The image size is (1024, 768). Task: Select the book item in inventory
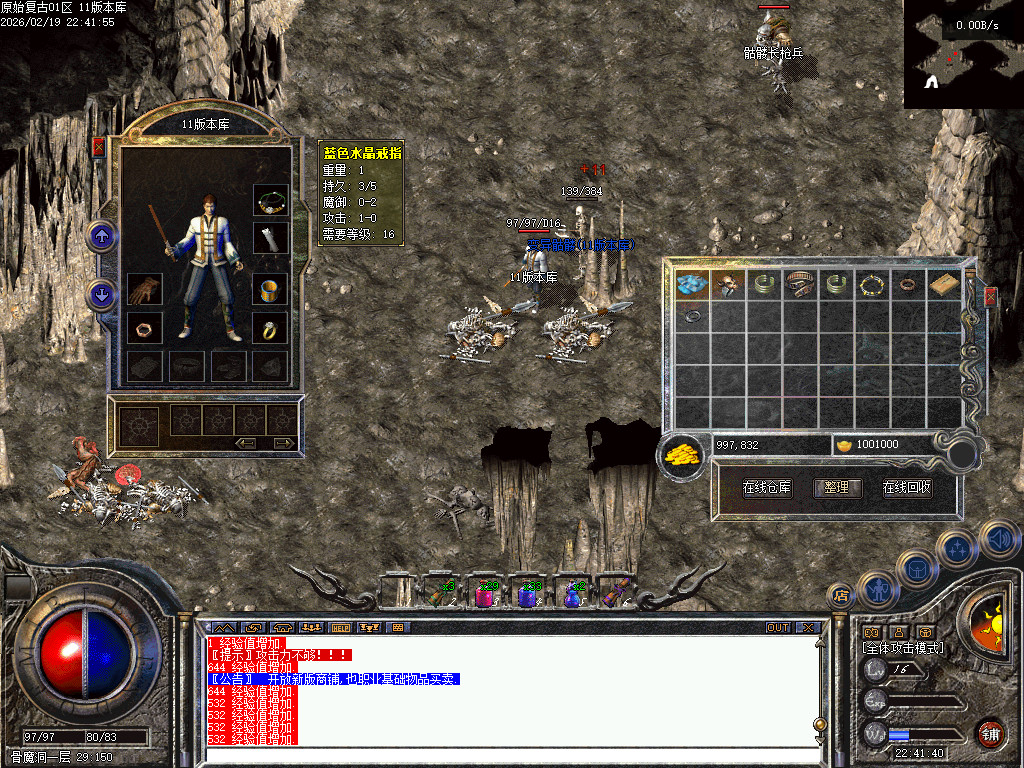coord(943,285)
